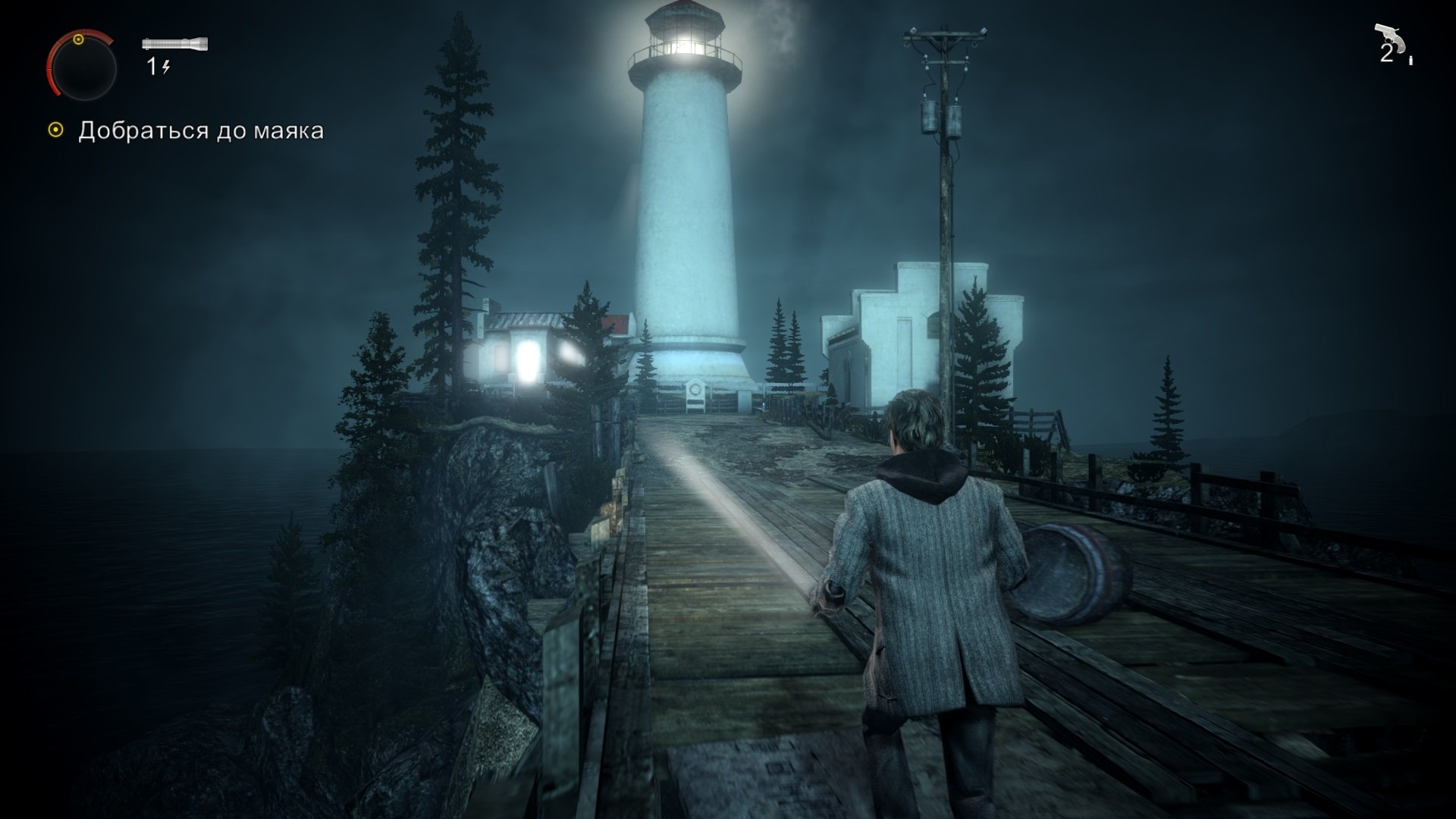
Task: Click the objective tracker 'Добраться до маяка'
Action: click(x=200, y=130)
